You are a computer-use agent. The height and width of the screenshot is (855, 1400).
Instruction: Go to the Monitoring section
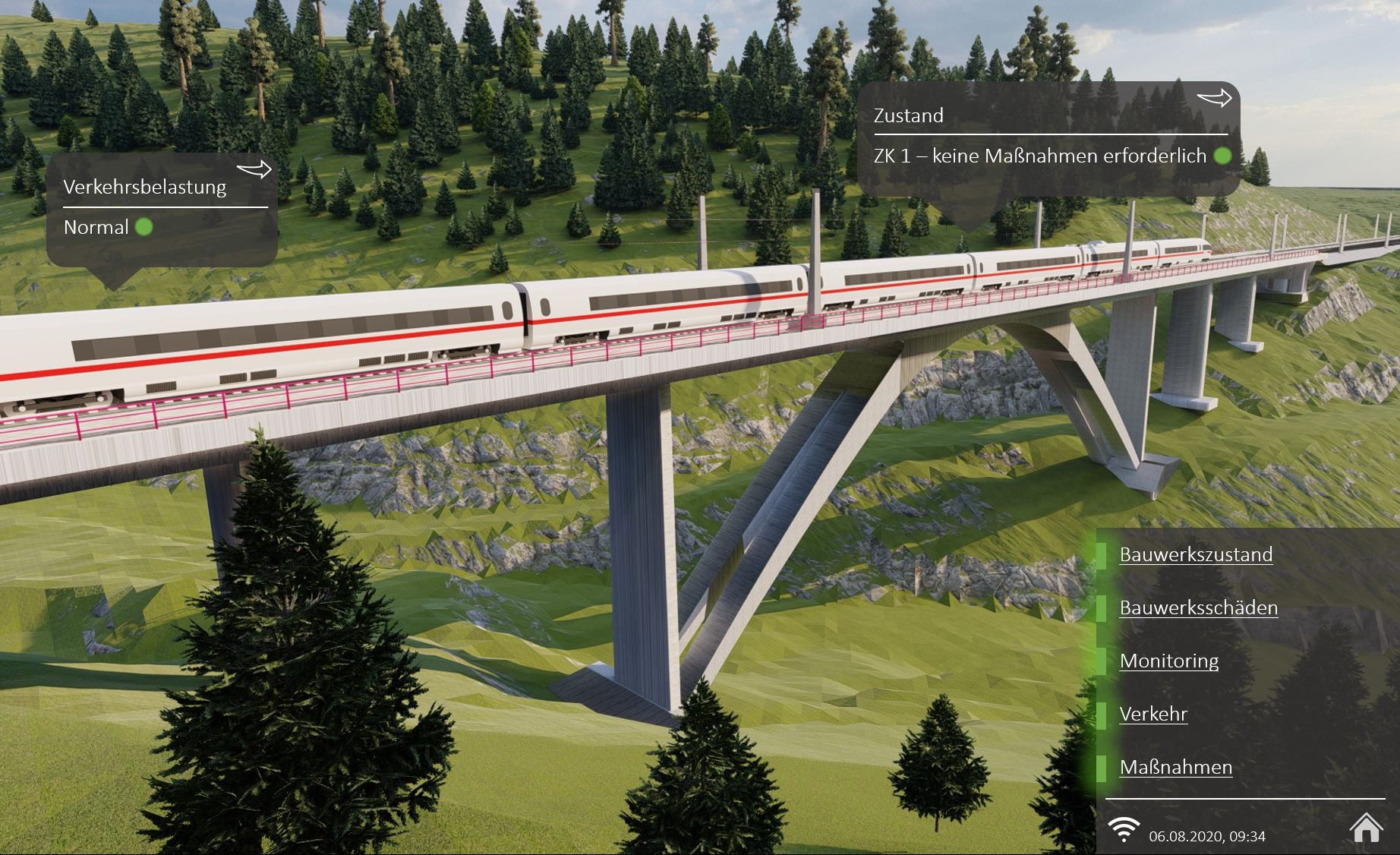pos(1168,661)
